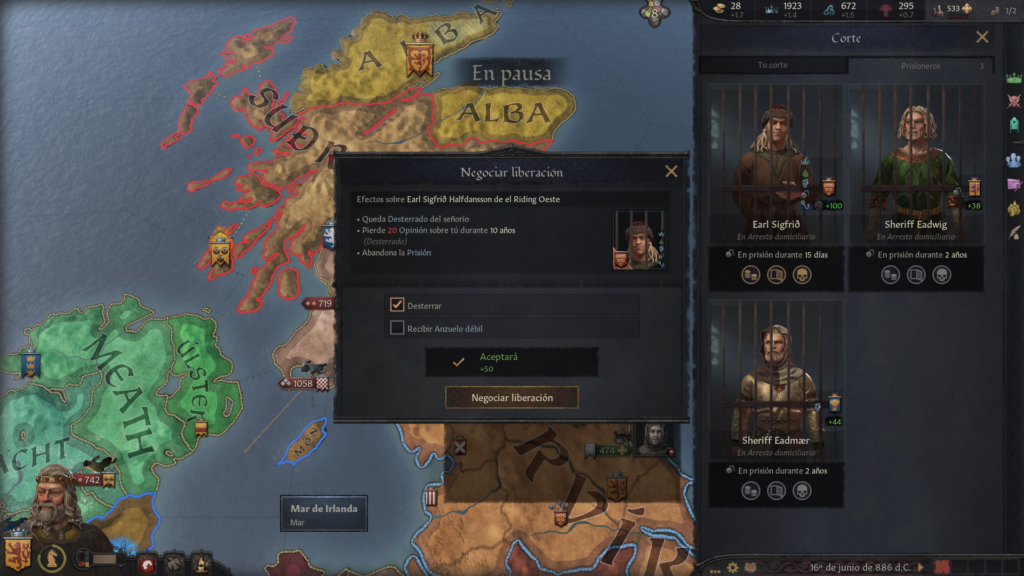Image resolution: width=1024 pixels, height=576 pixels.
Task: Click the coins ransom icon under Sheriff Eadmær
Action: (750, 491)
